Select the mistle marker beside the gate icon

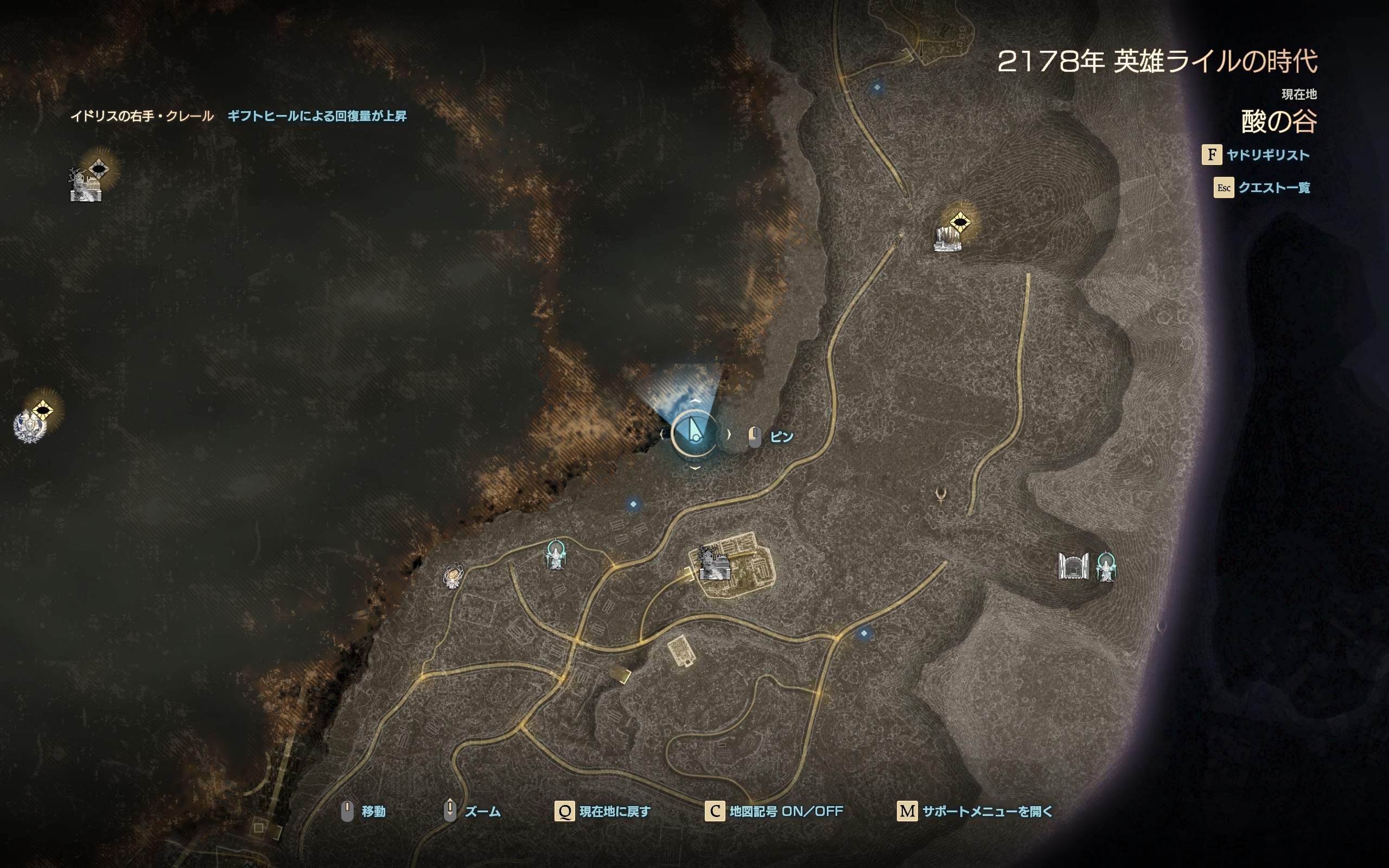pyautogui.click(x=1105, y=566)
